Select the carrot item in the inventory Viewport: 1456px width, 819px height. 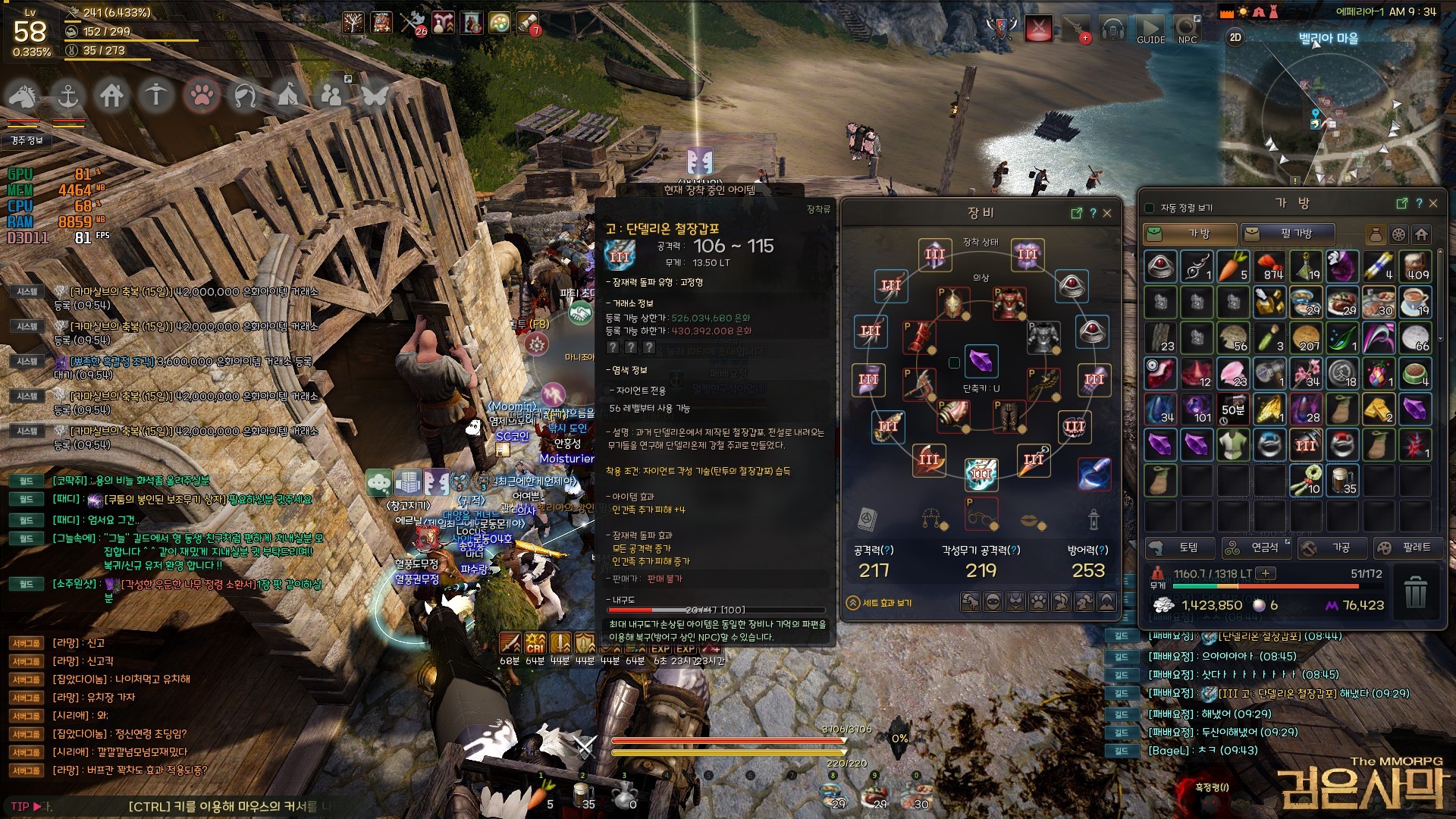pyautogui.click(x=1232, y=266)
